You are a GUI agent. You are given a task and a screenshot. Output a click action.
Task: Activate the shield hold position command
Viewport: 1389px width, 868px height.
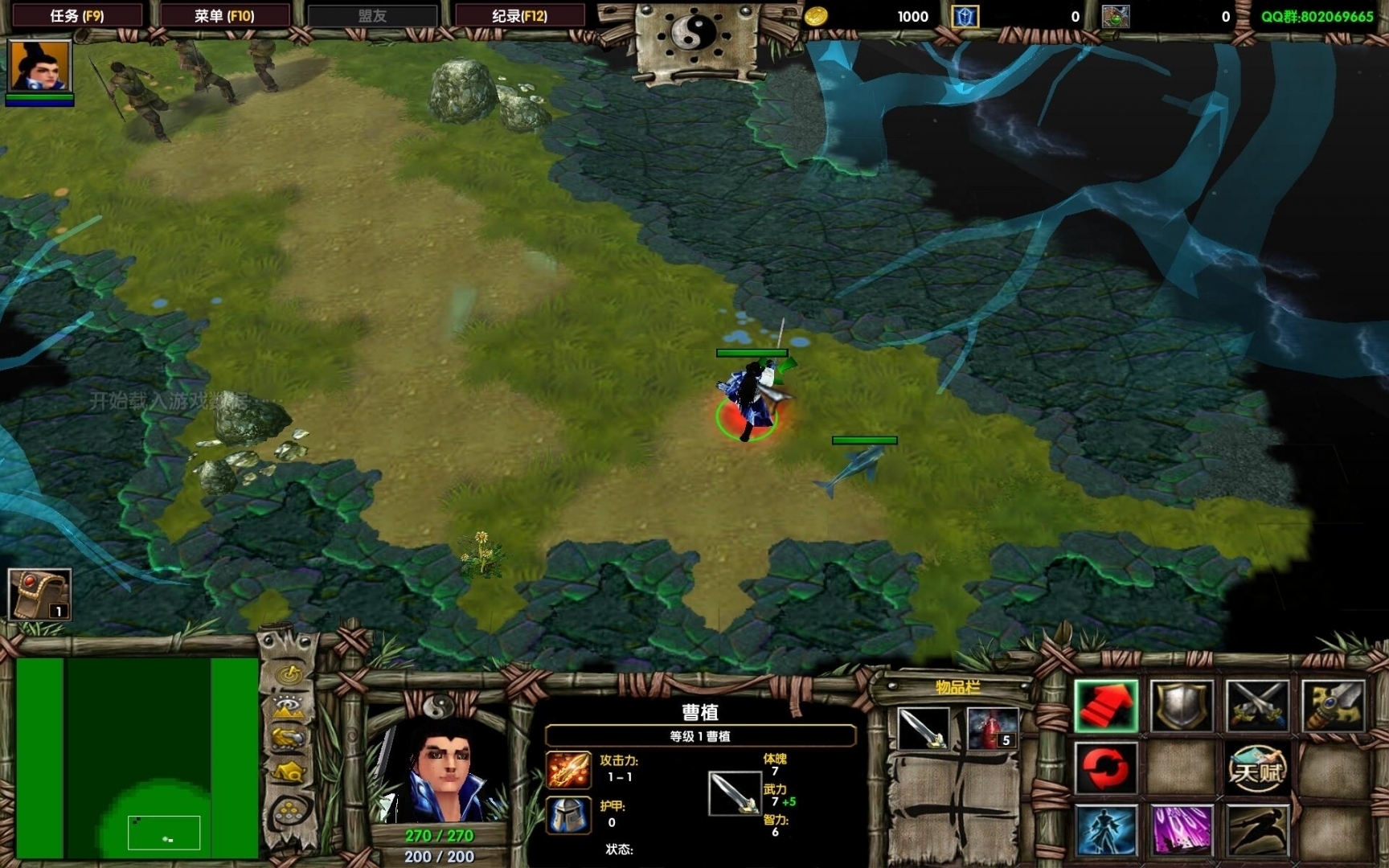click(1181, 706)
